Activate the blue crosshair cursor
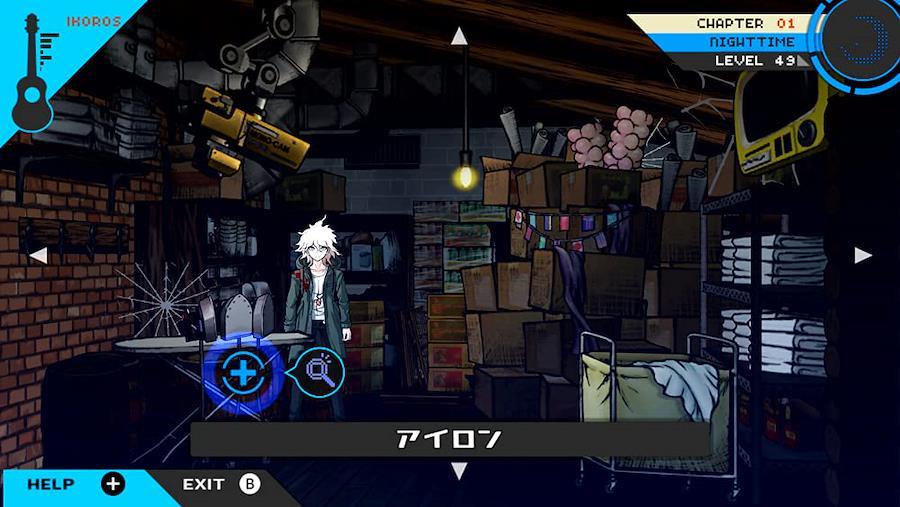 240,374
